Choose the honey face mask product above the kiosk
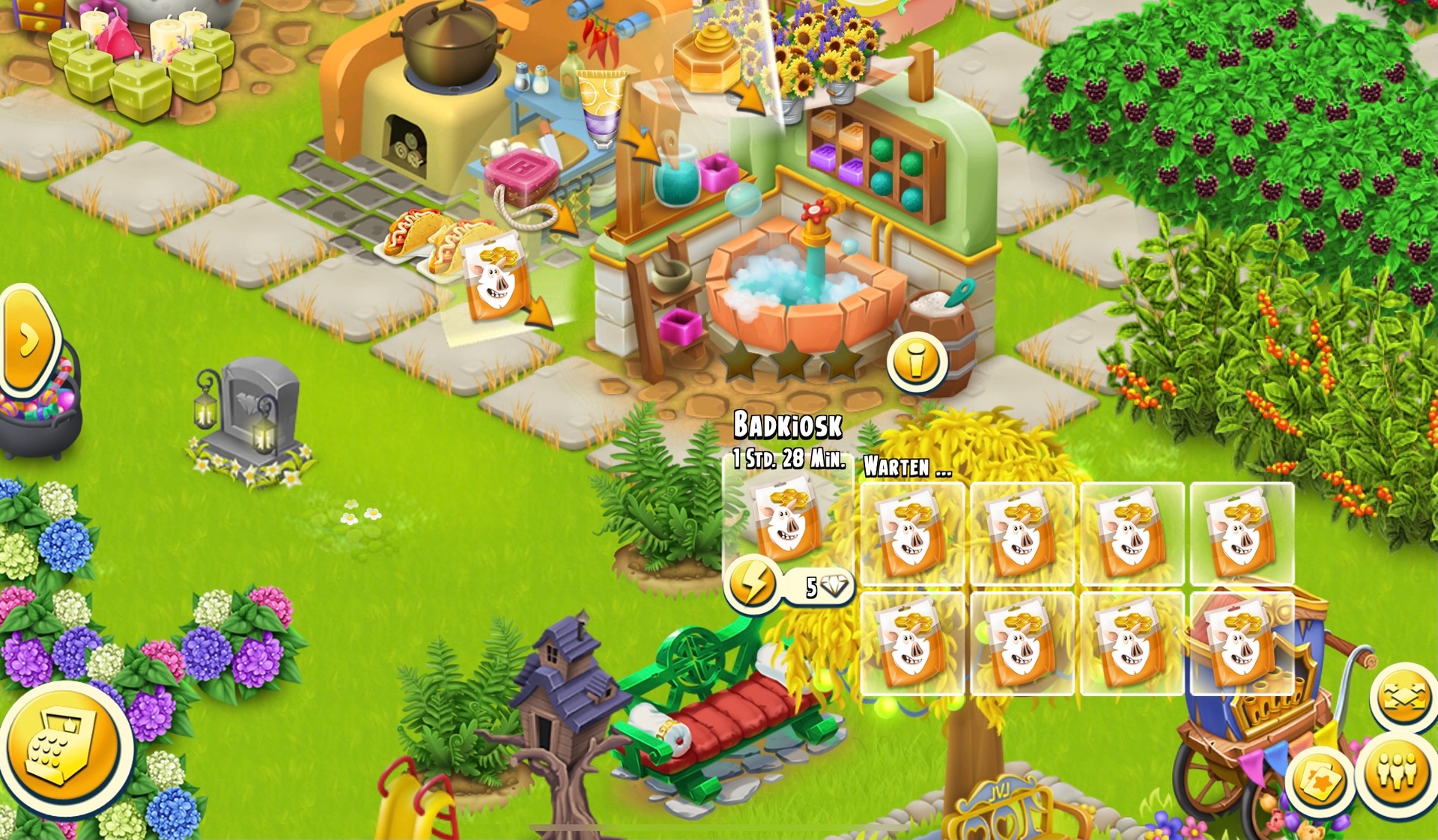1438x840 pixels. pyautogui.click(x=494, y=277)
